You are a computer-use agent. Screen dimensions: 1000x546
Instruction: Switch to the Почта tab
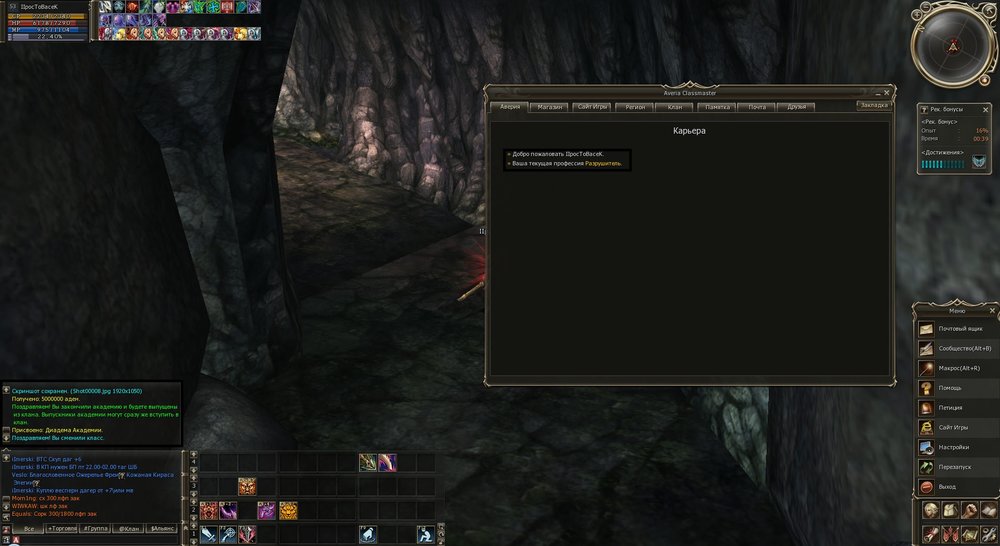(x=757, y=106)
